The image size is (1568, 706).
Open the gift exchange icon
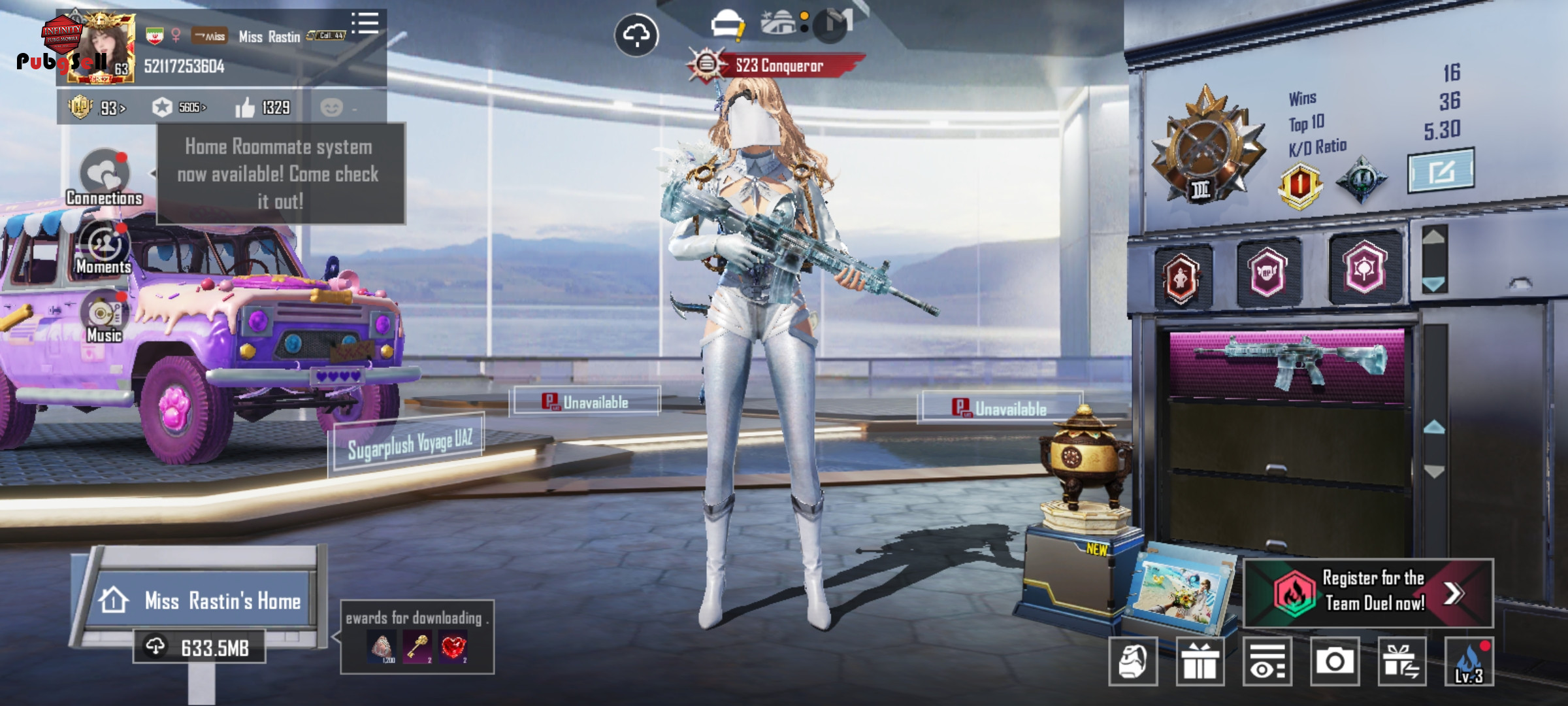click(1402, 662)
